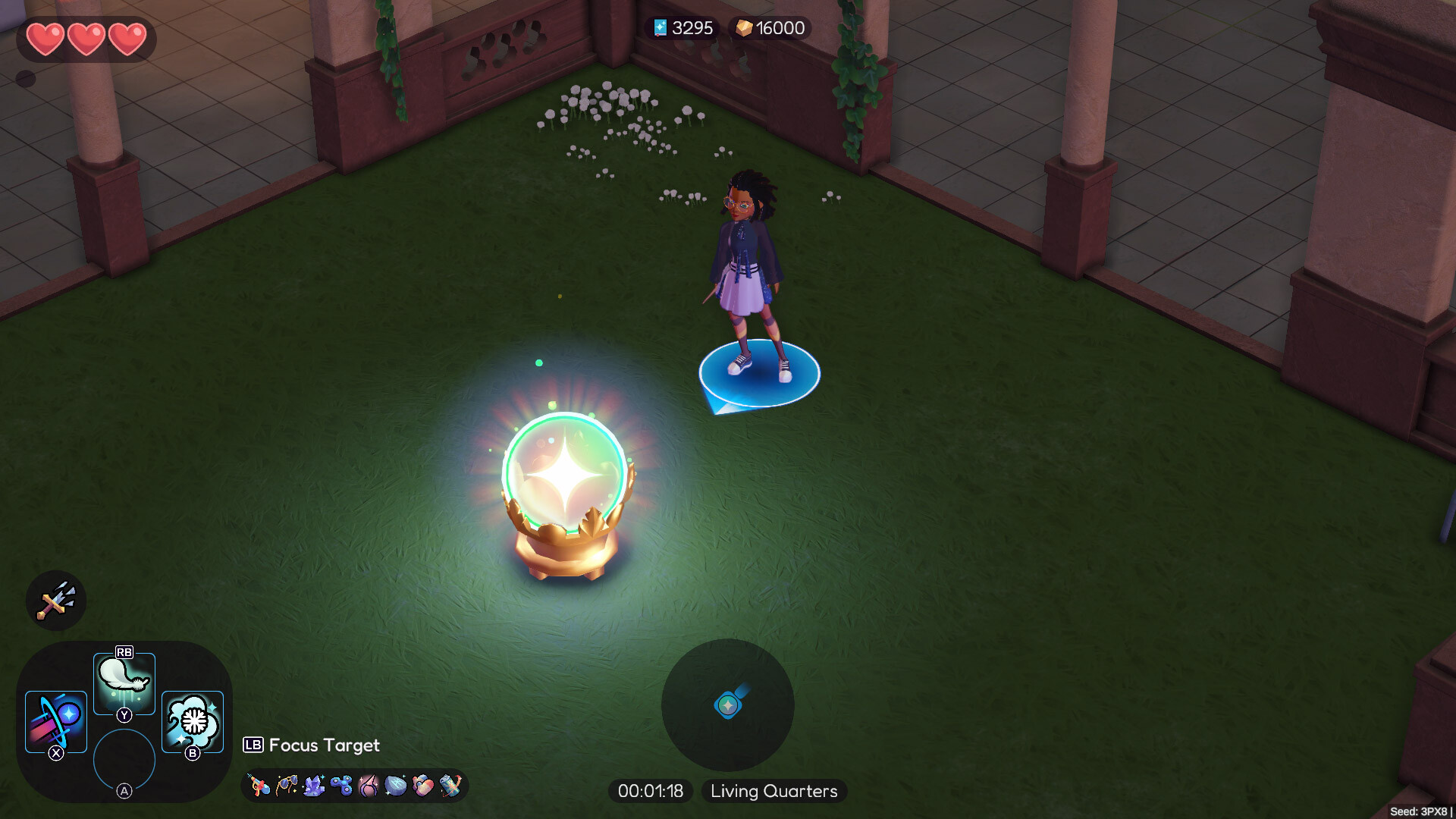This screenshot has height=819, width=1456.
Task: Click the blue player marker on the minimap
Action: pos(727,705)
